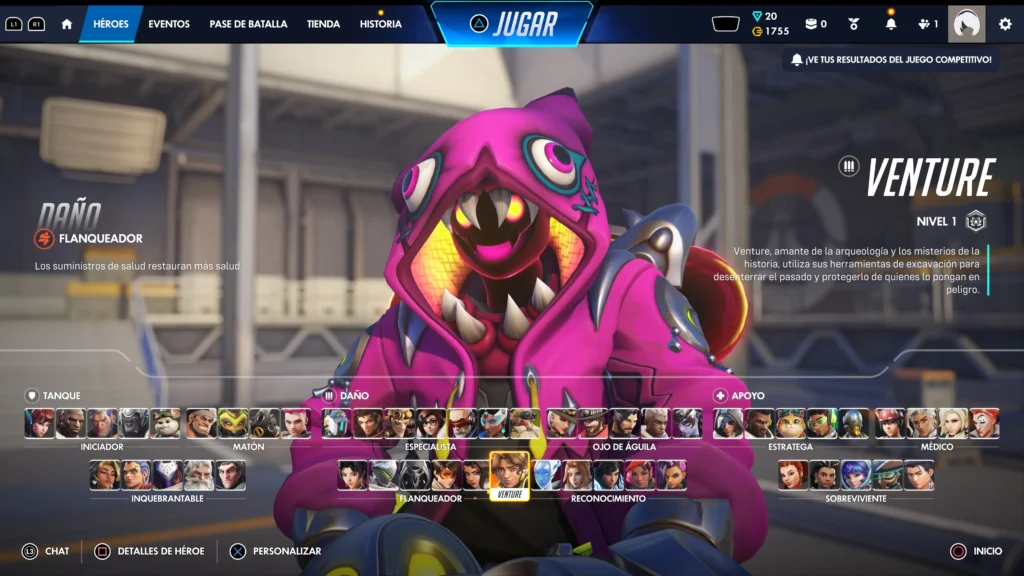Pick Bastion's hero portrait
Viewport: 1024px width, 576px height.
pos(336,423)
